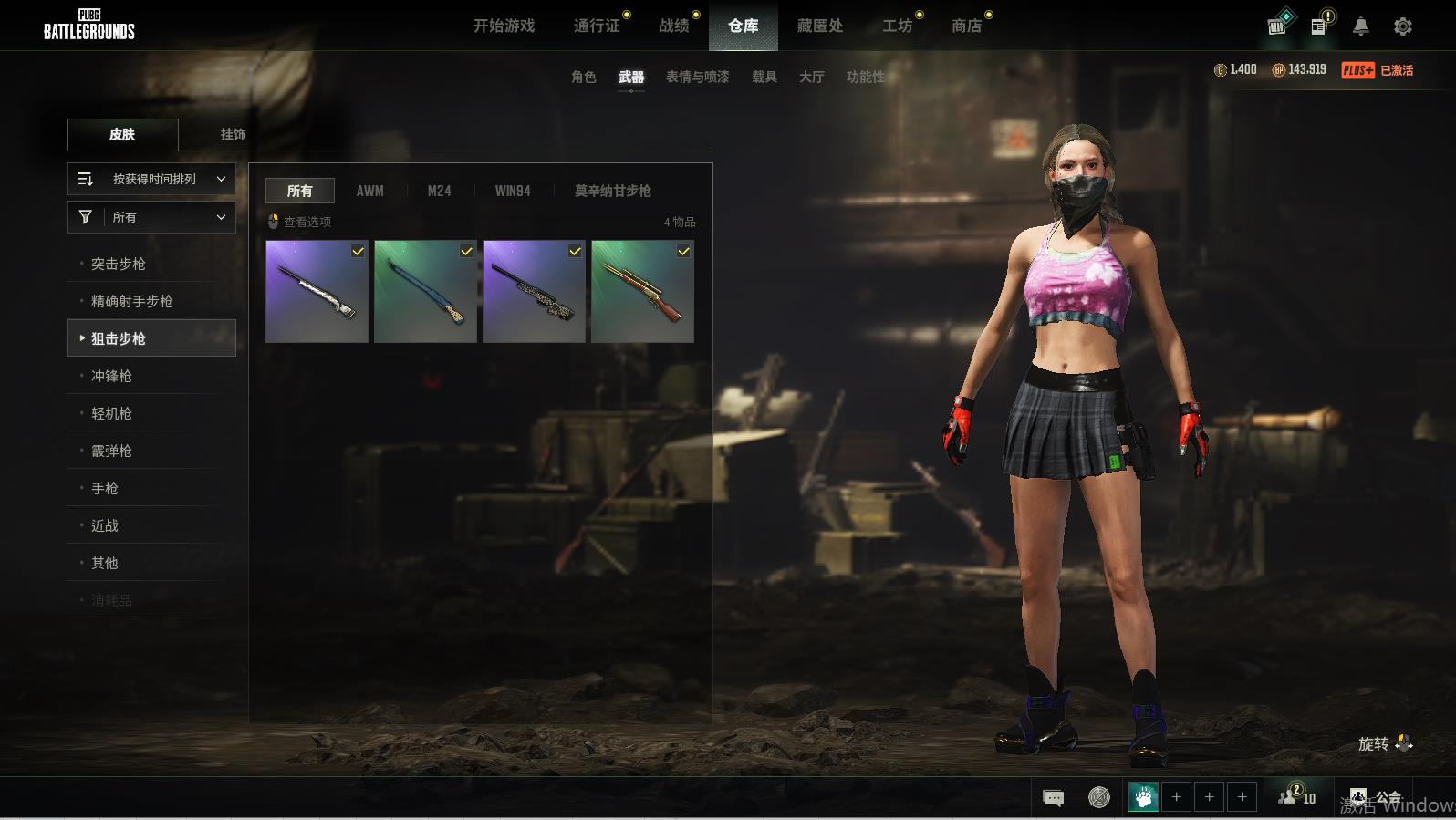Select the 霰弹枪 shotgun category
Viewport: 1456px width, 820px height.
(111, 451)
